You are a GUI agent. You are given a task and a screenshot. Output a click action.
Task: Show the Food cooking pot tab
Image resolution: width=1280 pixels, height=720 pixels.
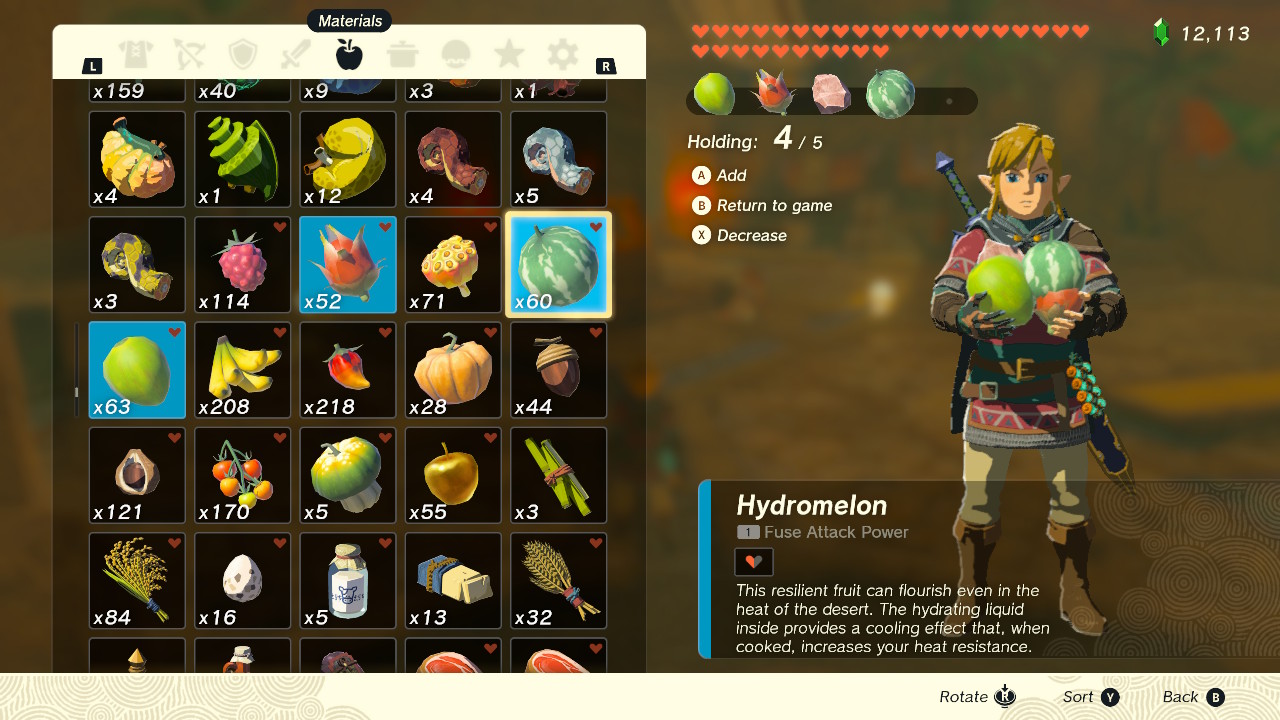click(x=403, y=54)
